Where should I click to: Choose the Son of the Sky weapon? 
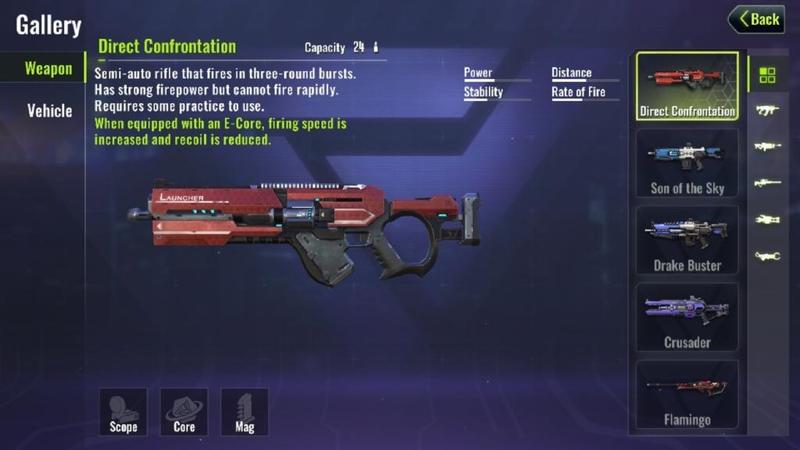[687, 163]
